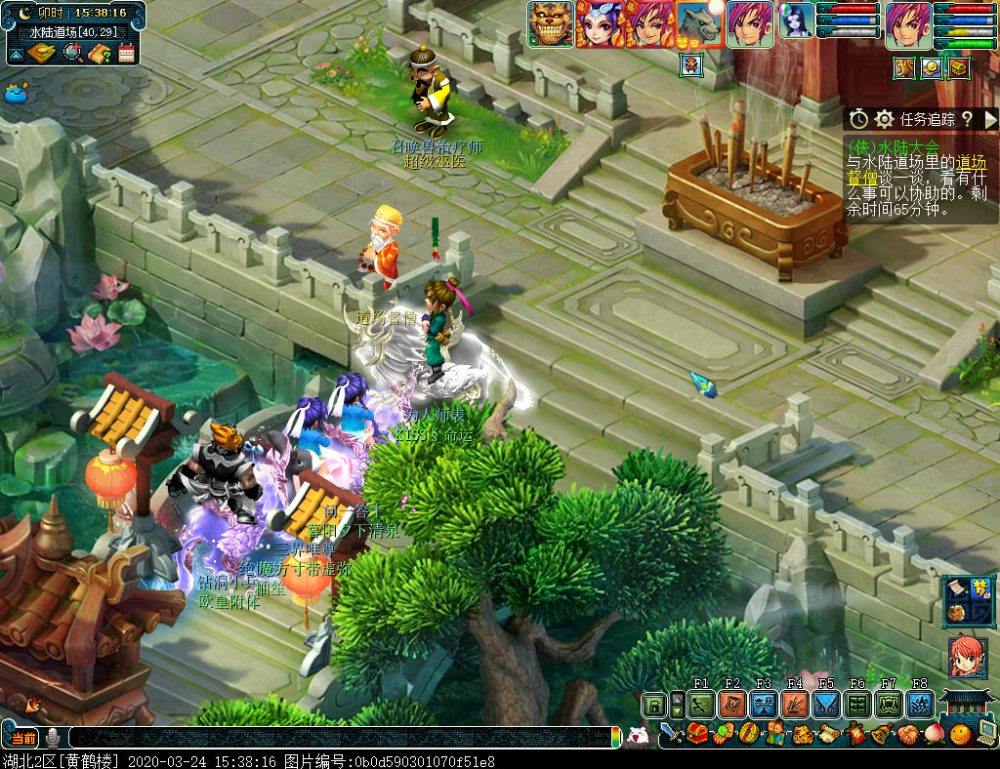Collapse the quest tracker with arrow button
This screenshot has height=769, width=1000.
991,119
